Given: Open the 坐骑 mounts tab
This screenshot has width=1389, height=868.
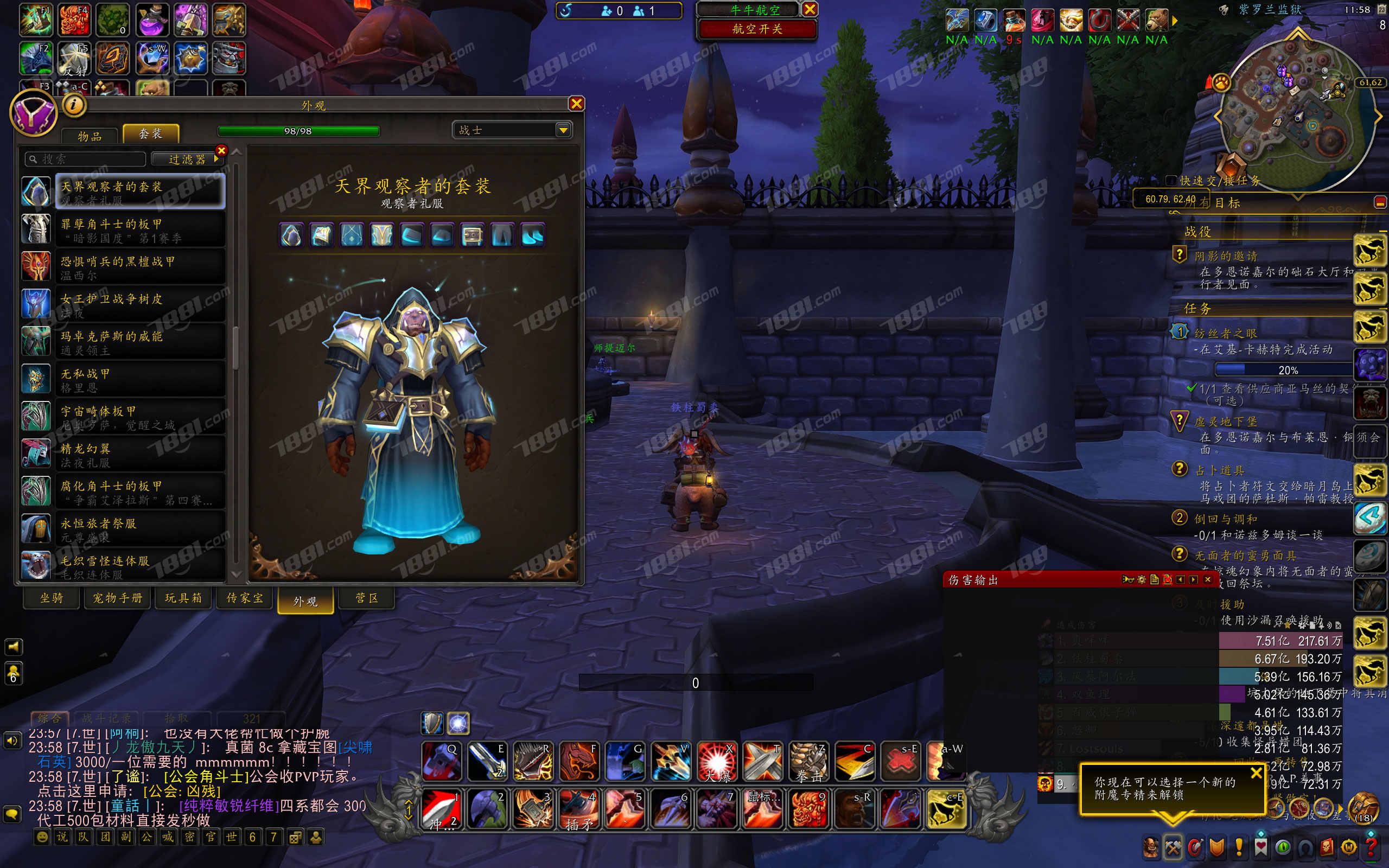Looking at the screenshot, I should pos(52,598).
